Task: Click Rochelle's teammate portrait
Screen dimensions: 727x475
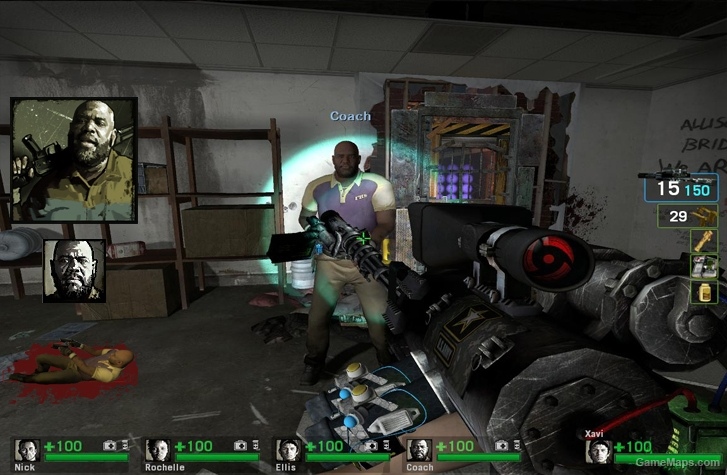Action: 157,450
